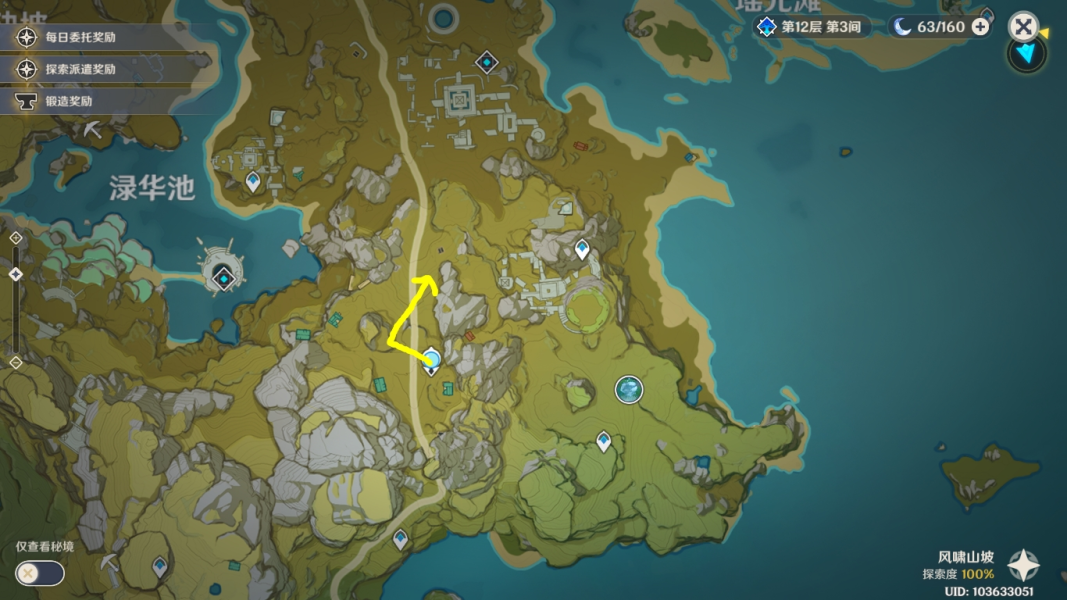The image size is (1067, 600).
Task: Open the 风啸山坡 exploration star icon
Action: click(1023, 566)
